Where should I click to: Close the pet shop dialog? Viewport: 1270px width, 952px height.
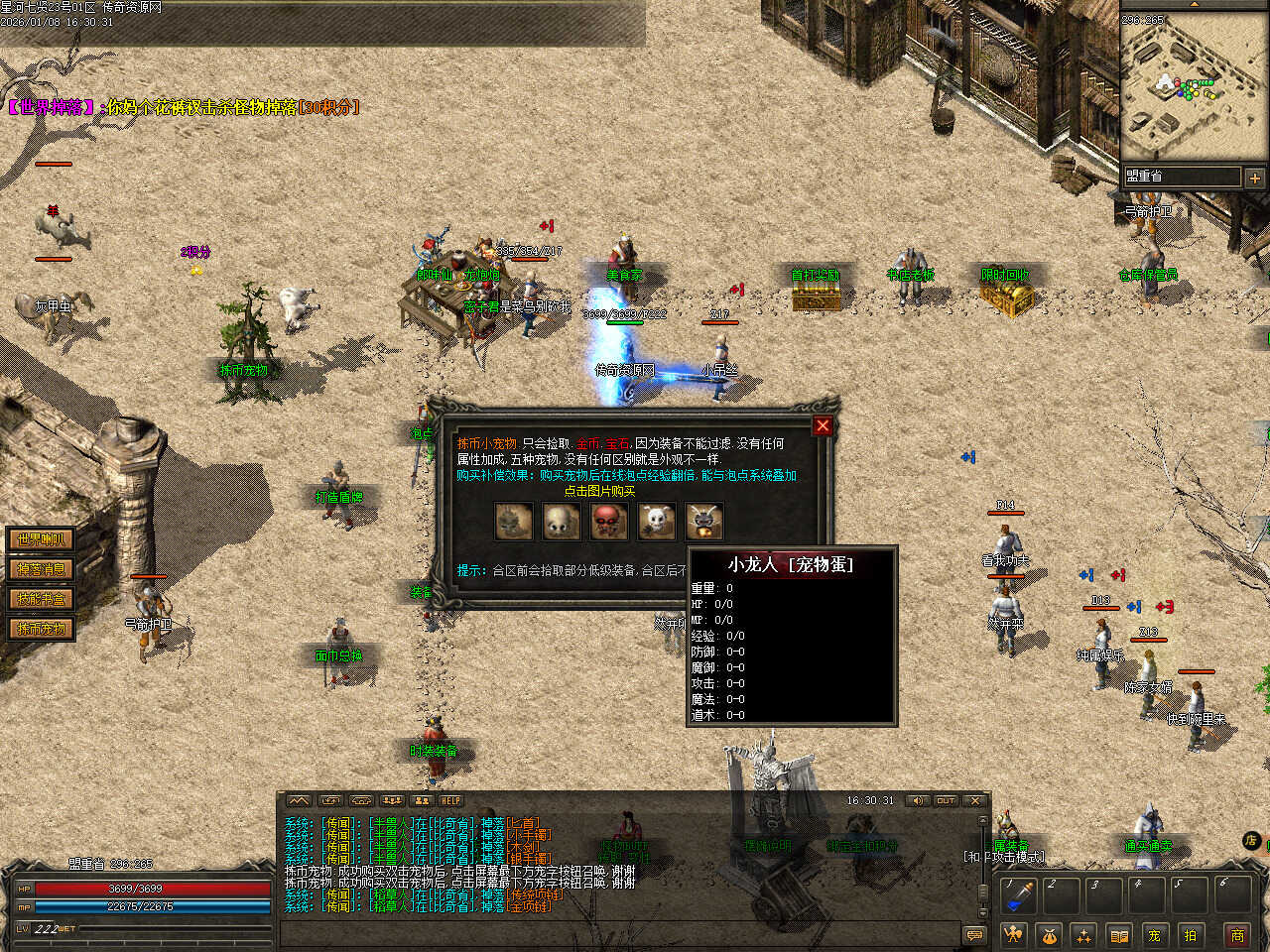point(822,426)
